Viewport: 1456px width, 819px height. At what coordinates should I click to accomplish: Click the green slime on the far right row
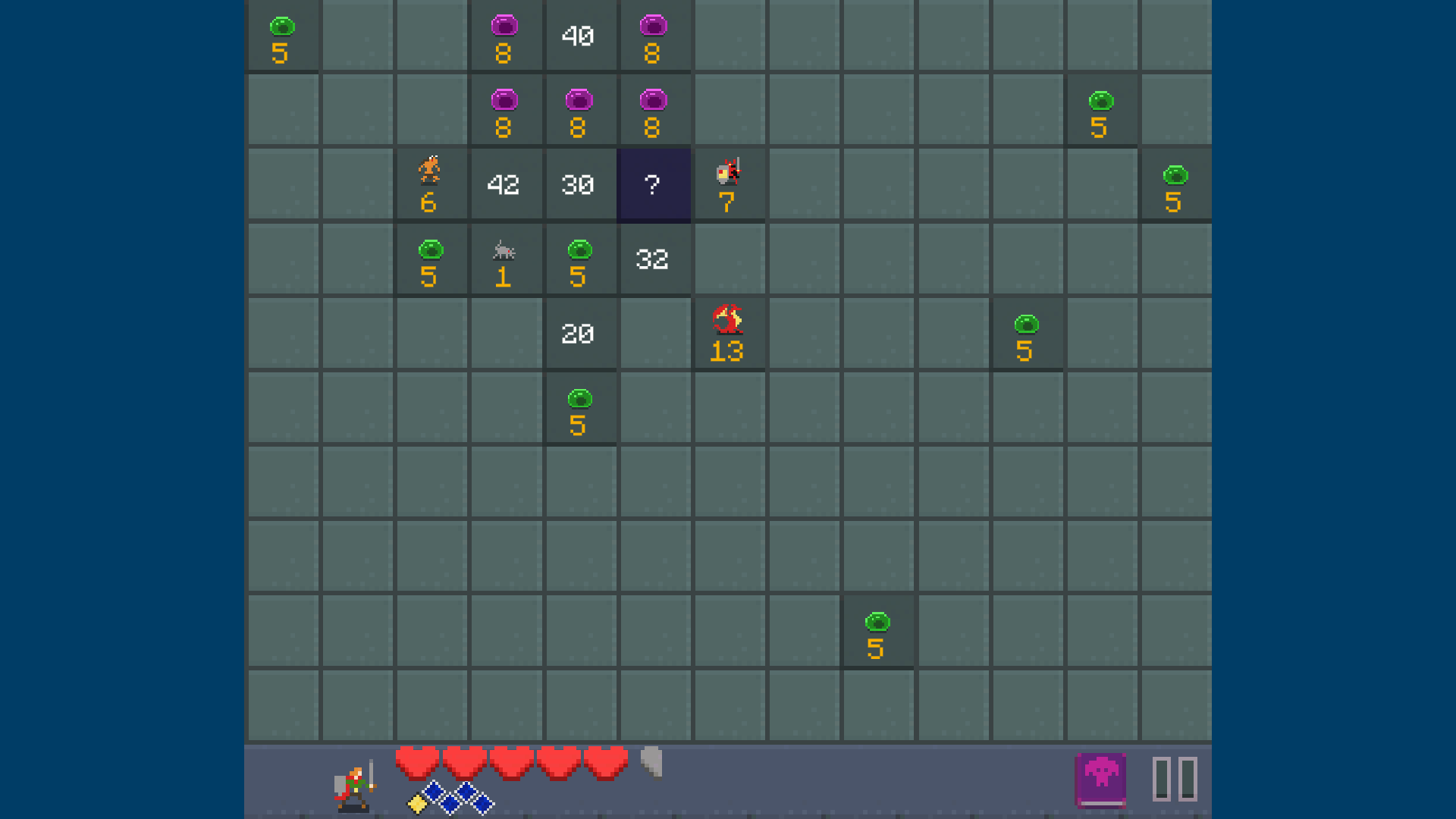point(1175,184)
